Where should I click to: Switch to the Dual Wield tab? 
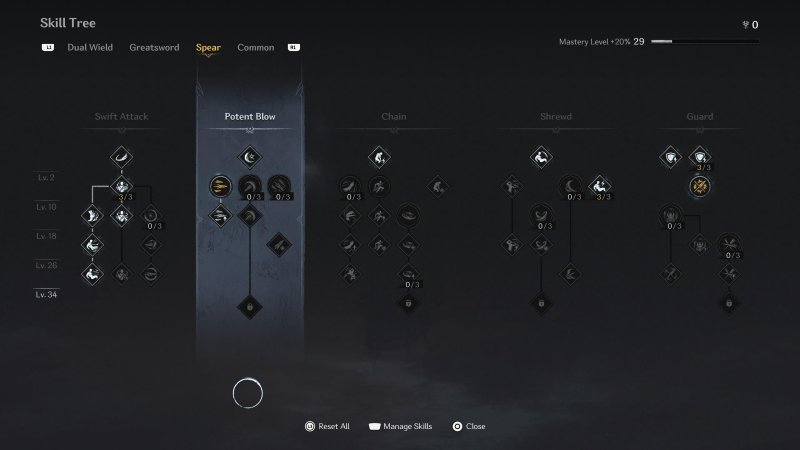pos(89,47)
